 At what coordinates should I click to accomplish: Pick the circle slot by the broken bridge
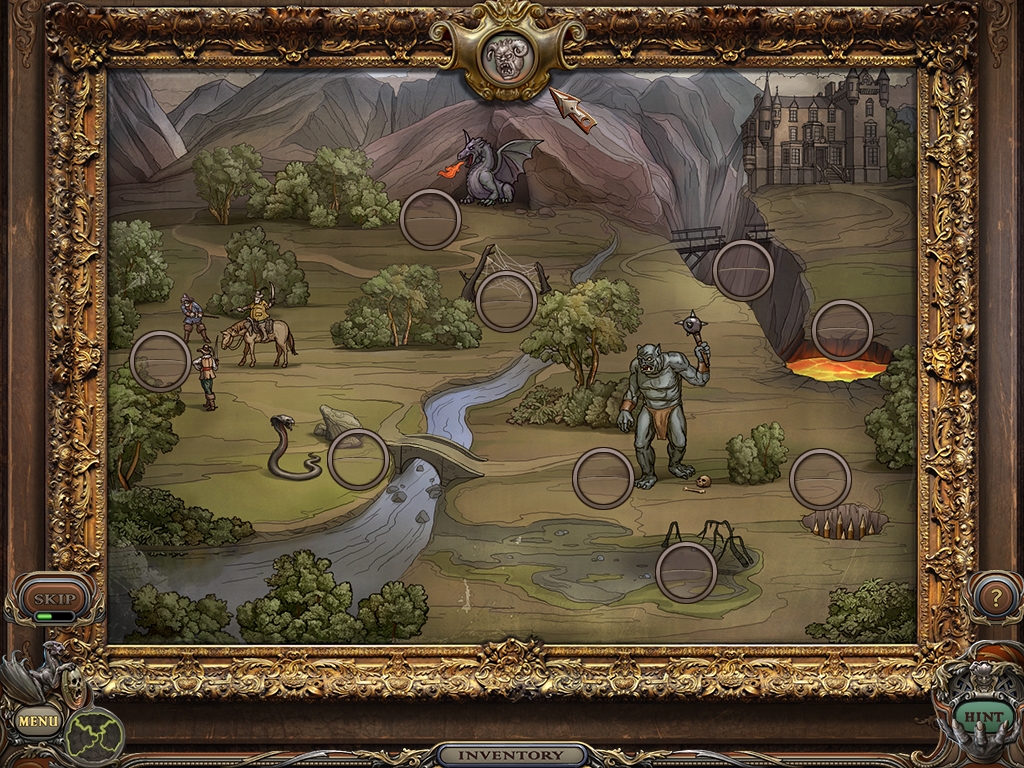pos(743,270)
